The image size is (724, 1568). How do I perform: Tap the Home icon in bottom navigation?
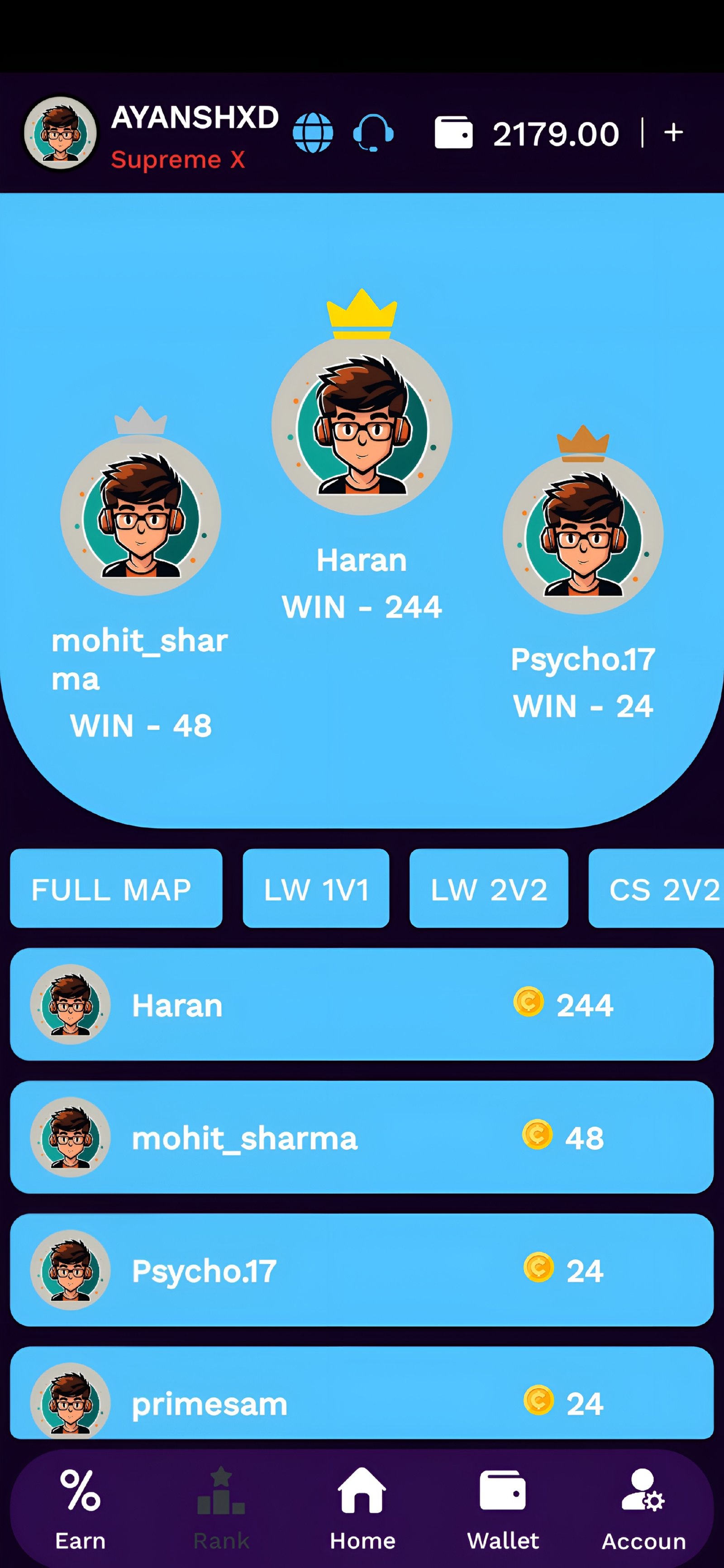pos(362,1492)
